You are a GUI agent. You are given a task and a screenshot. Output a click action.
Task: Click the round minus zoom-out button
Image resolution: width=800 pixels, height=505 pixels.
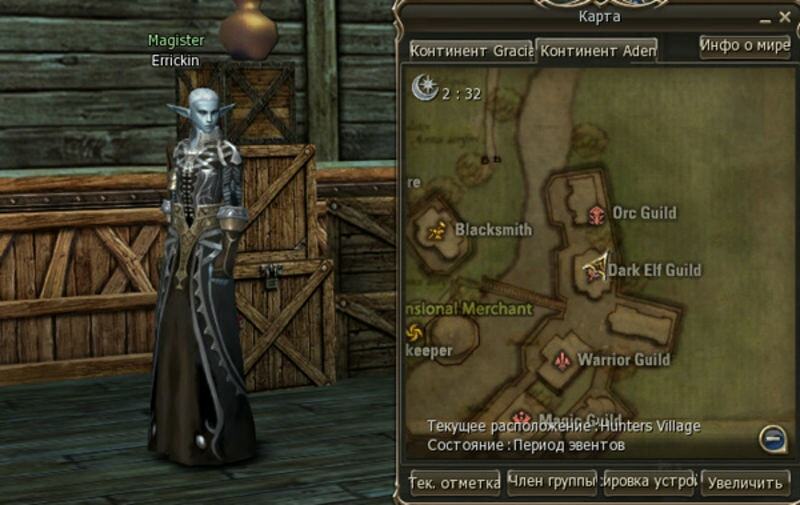[x=771, y=436]
